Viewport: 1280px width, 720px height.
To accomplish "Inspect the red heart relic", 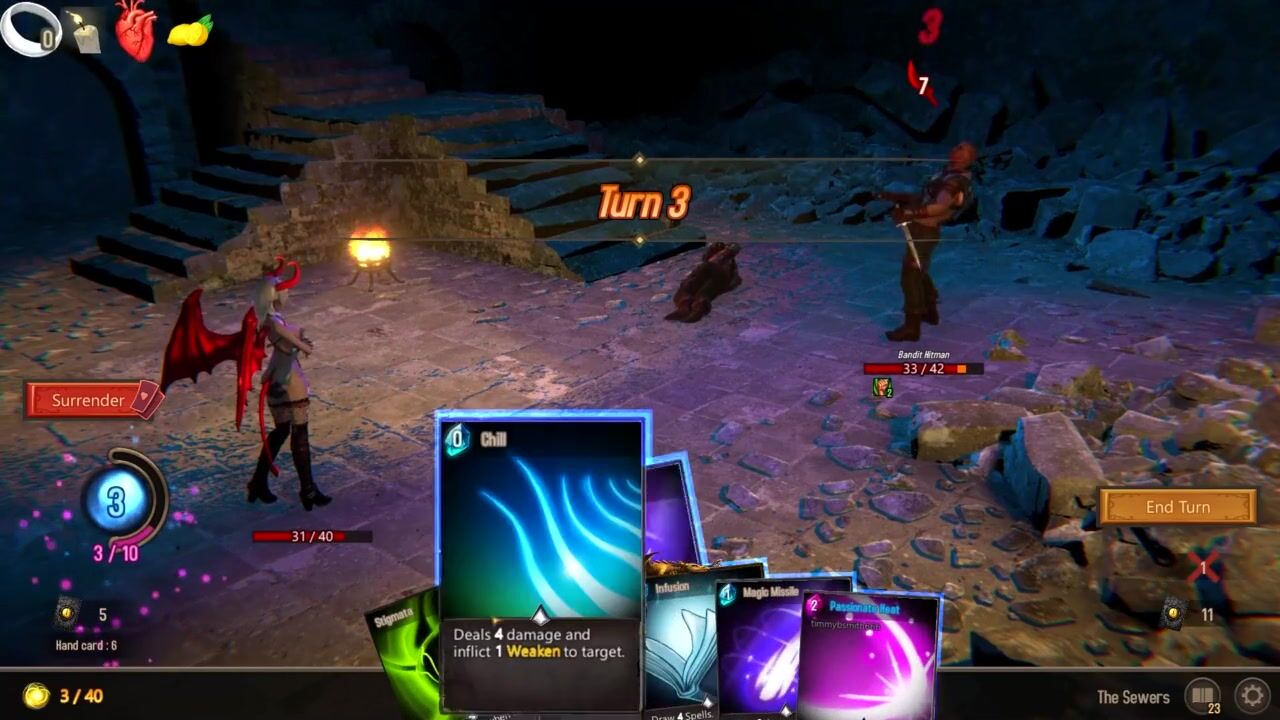I will (135, 30).
